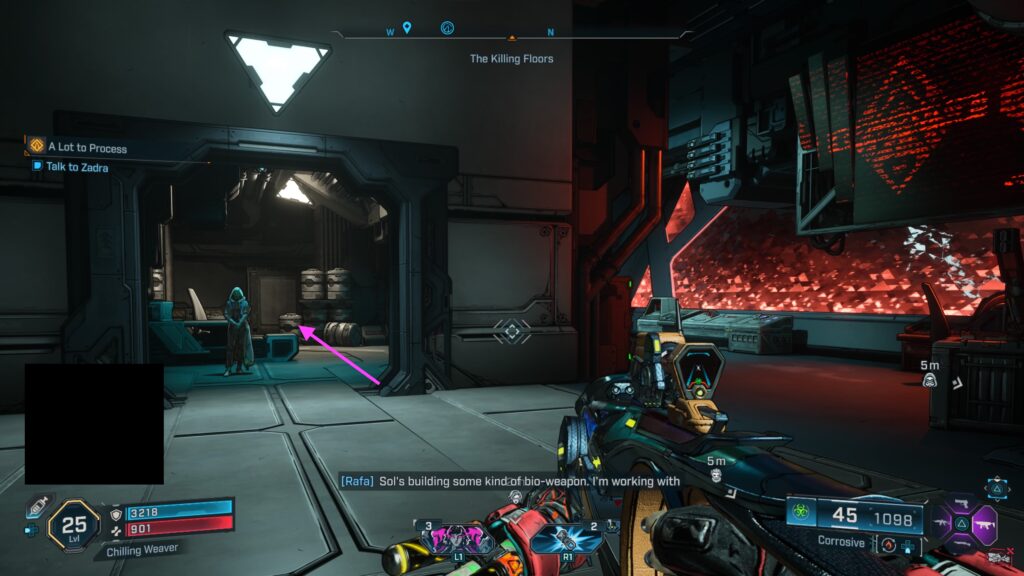Select the blue map pin on the compass
Image resolution: width=1024 pixels, height=576 pixels.
tap(407, 28)
